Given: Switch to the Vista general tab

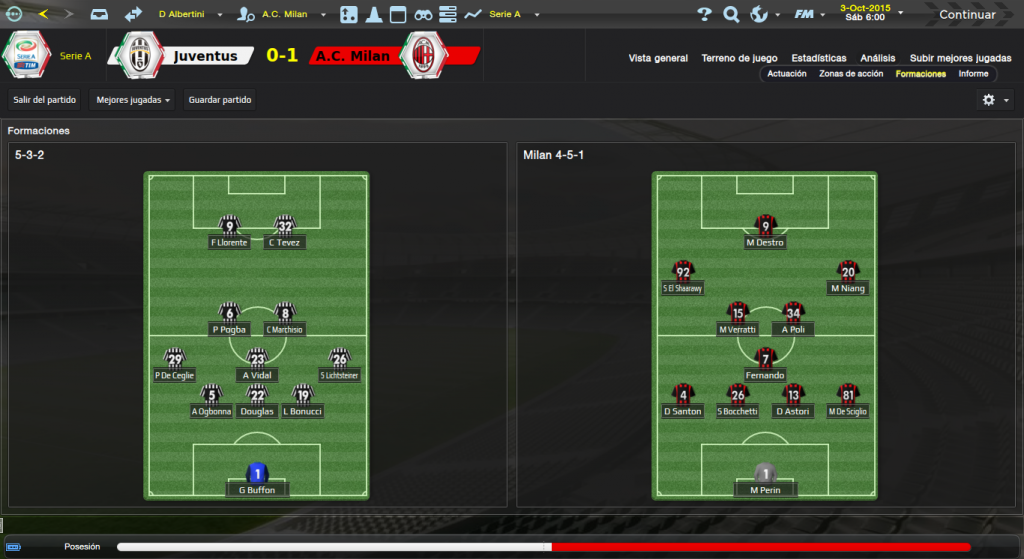Looking at the screenshot, I should click(x=658, y=58).
